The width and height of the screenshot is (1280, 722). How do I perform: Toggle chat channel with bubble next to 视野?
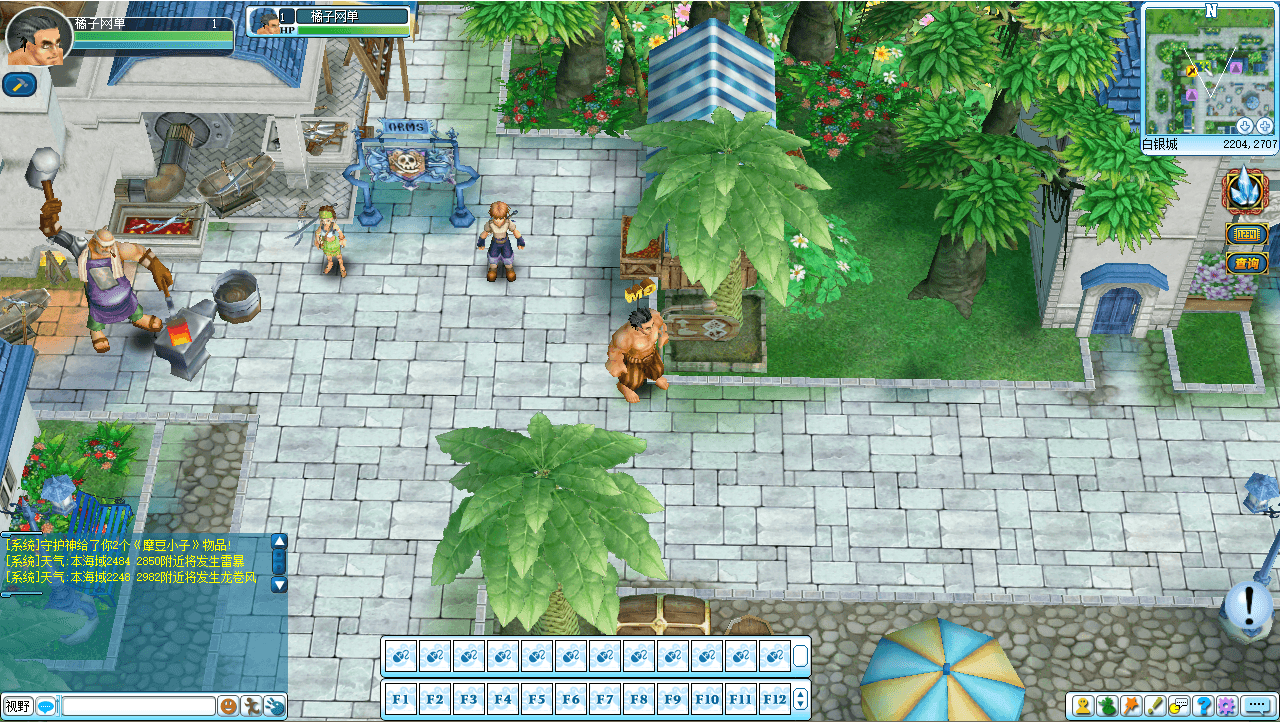[x=45, y=705]
